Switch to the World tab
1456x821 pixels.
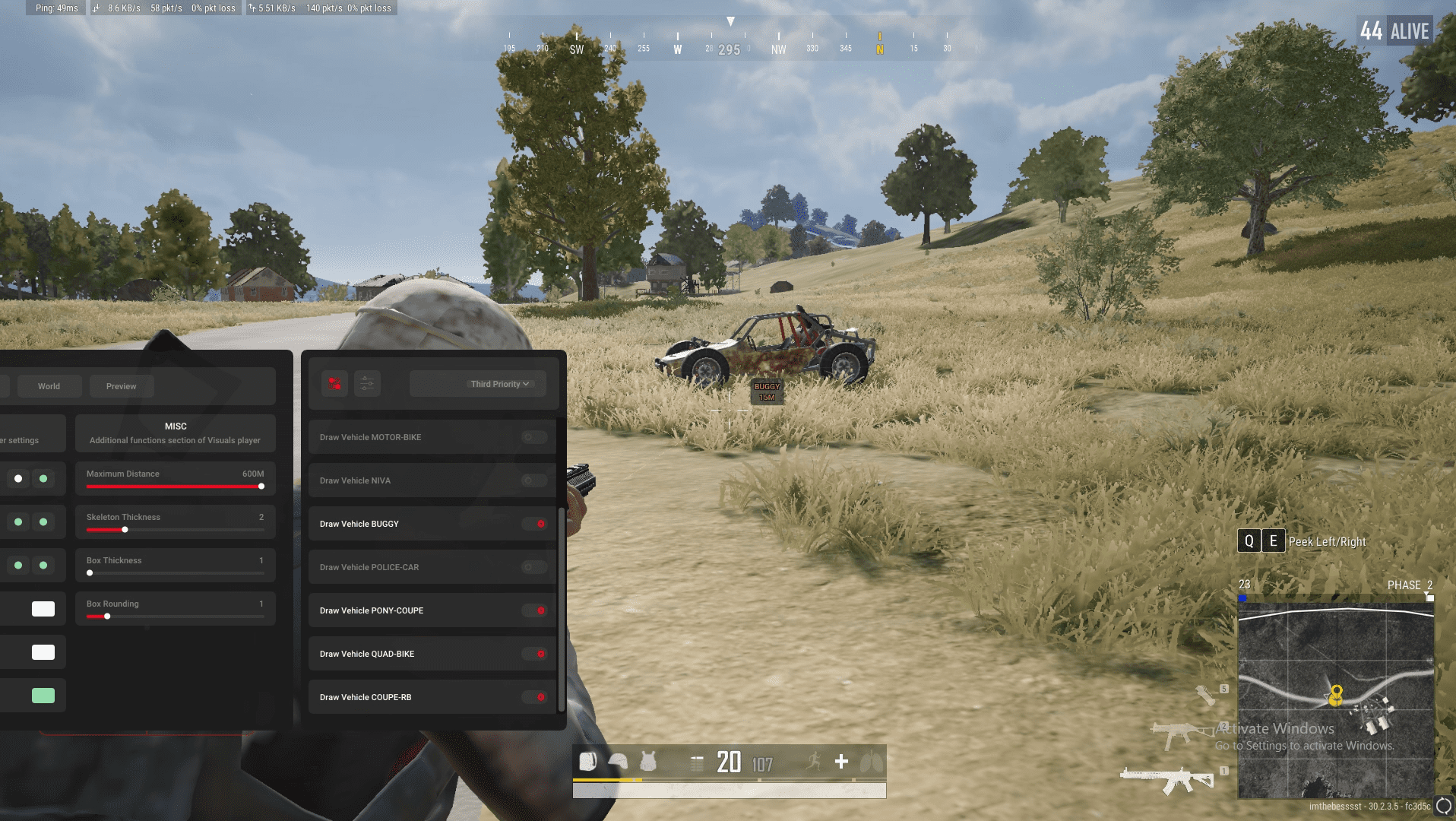pos(49,385)
